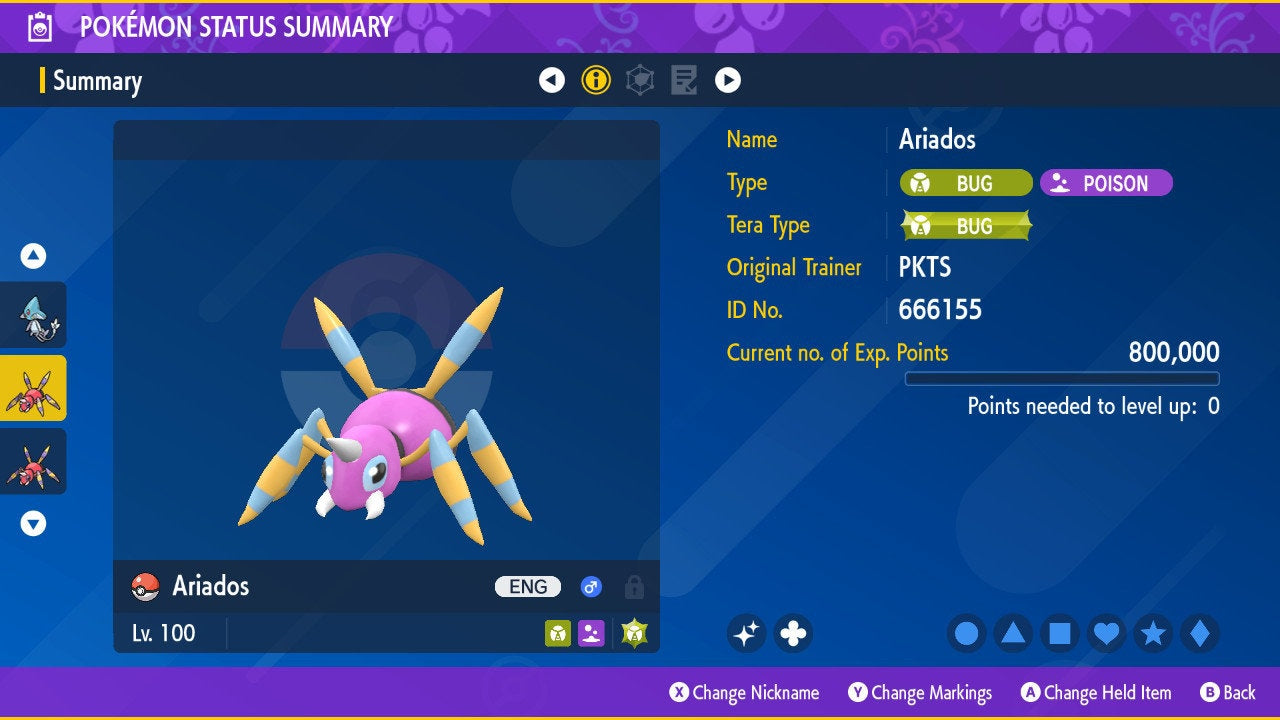Toggle the circle marking
The height and width of the screenshot is (720, 1280).
pos(967,633)
